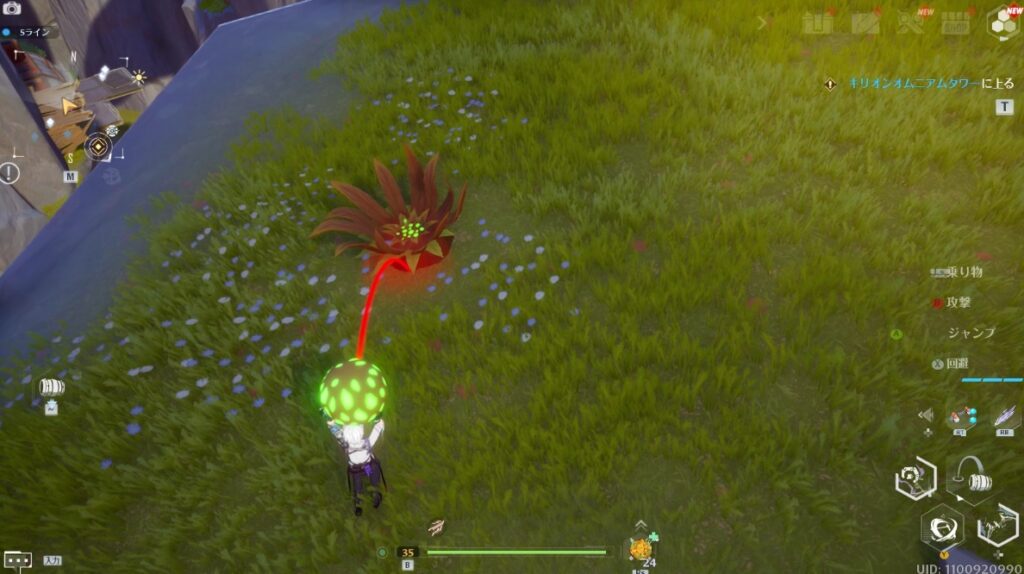This screenshot has width=1024, height=574.
Task: Use the red-and-cyan orbs consumable slot
Action: 961,416
